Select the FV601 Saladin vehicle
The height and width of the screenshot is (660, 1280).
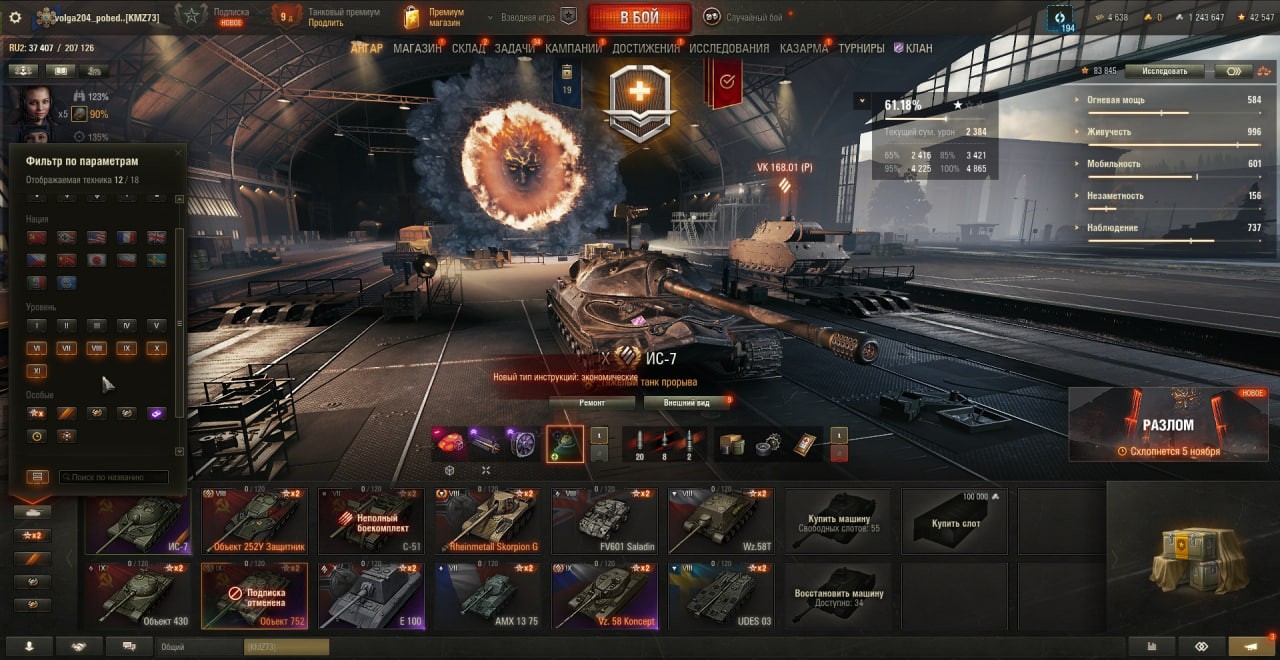click(605, 520)
